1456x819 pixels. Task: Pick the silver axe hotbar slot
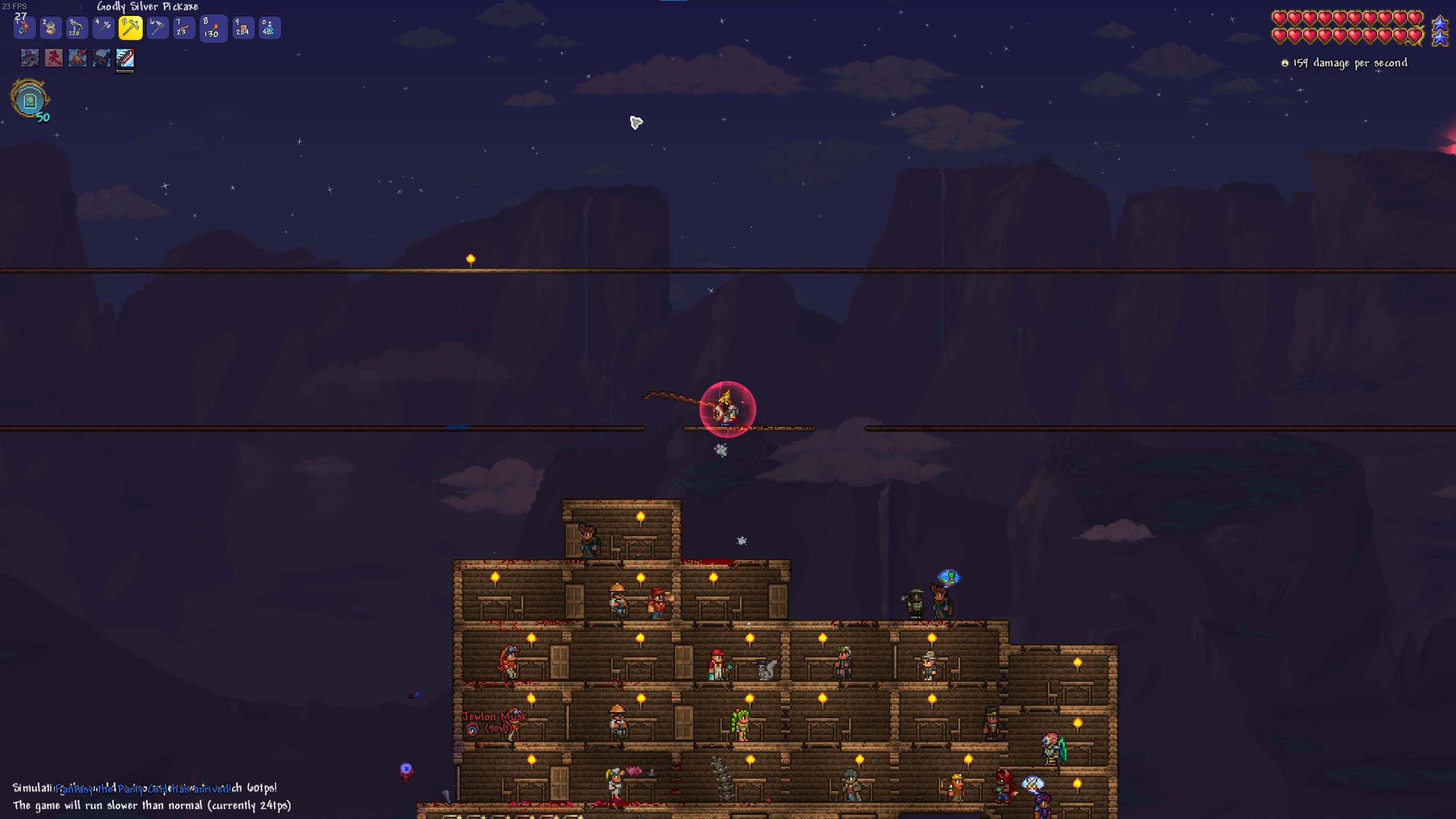click(158, 28)
